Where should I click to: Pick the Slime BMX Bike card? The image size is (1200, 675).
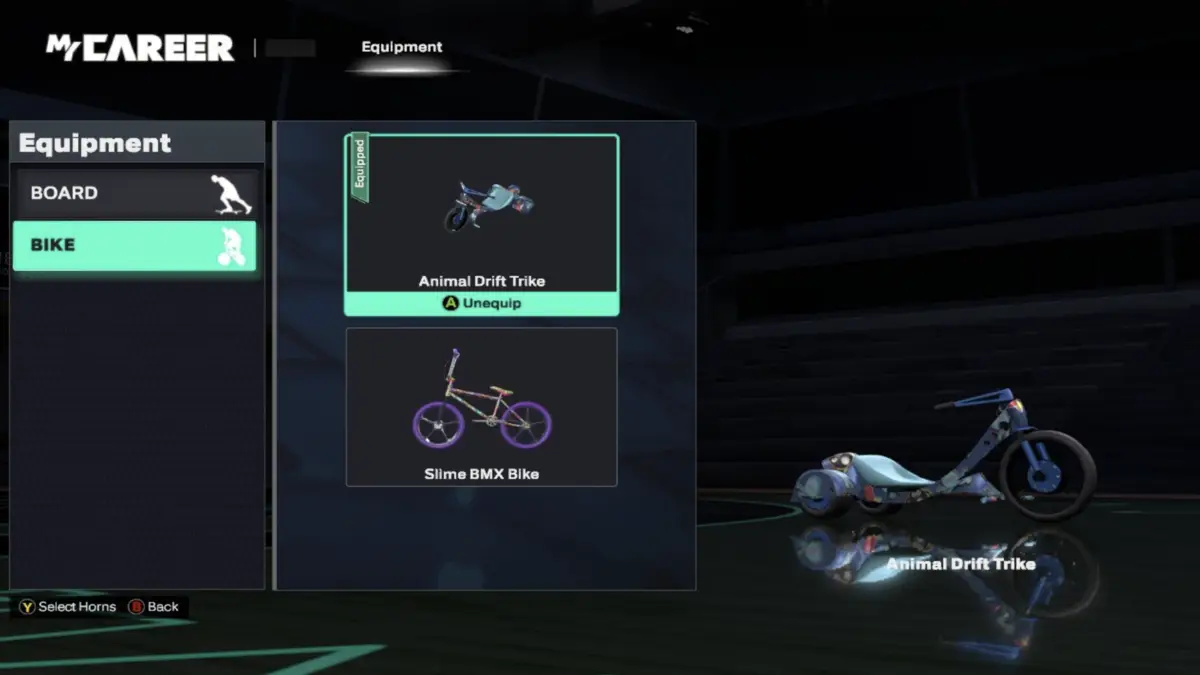coord(481,407)
